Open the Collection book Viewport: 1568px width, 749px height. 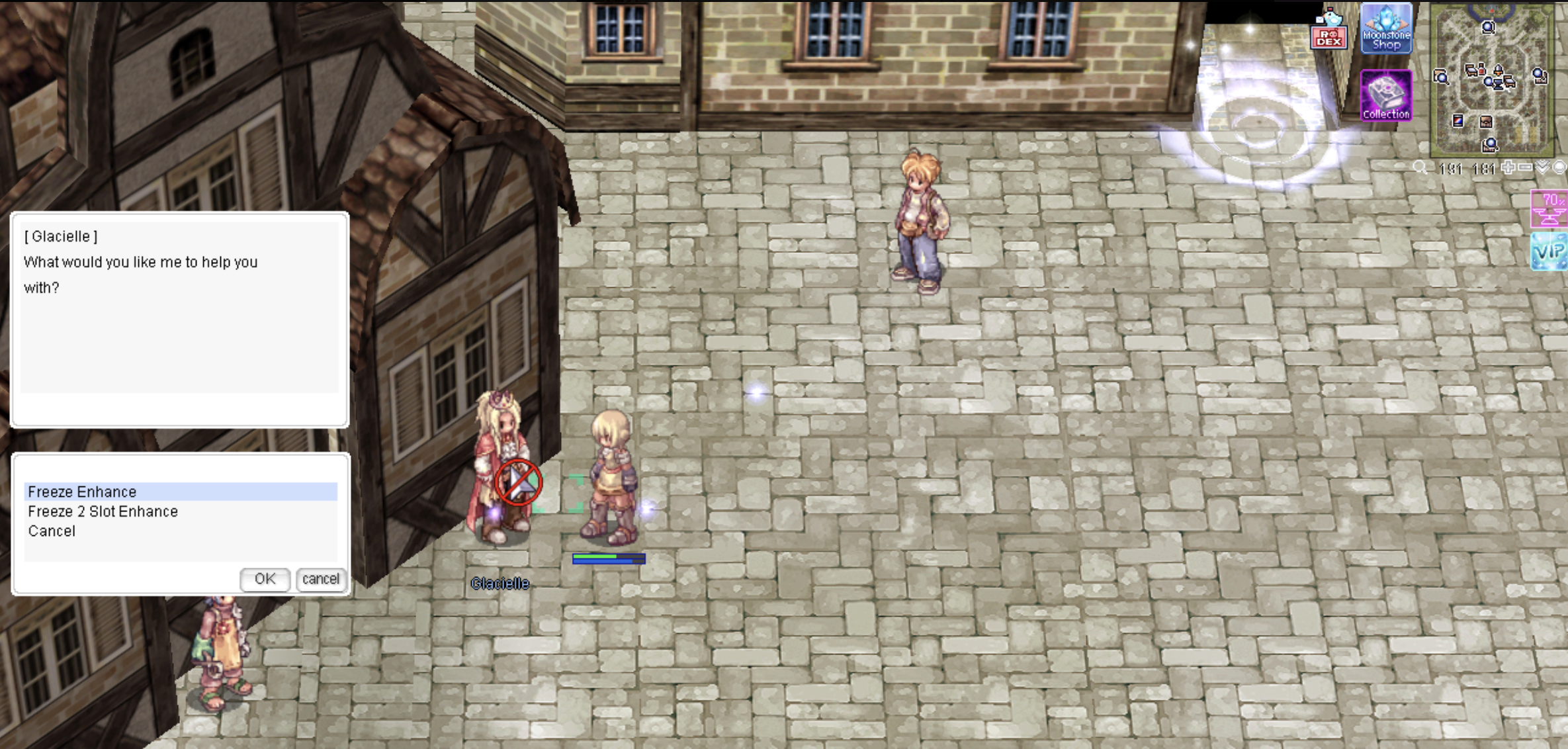point(1385,97)
